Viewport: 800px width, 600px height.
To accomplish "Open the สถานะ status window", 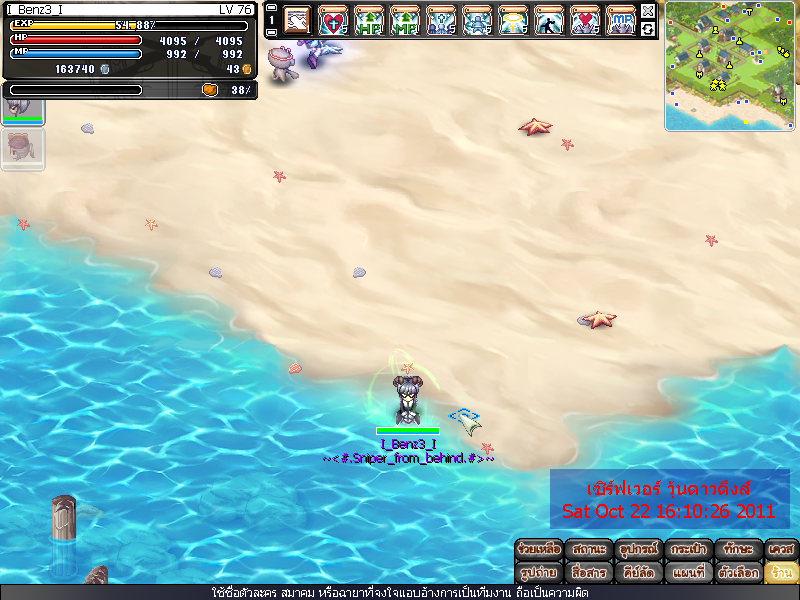I will click(590, 549).
